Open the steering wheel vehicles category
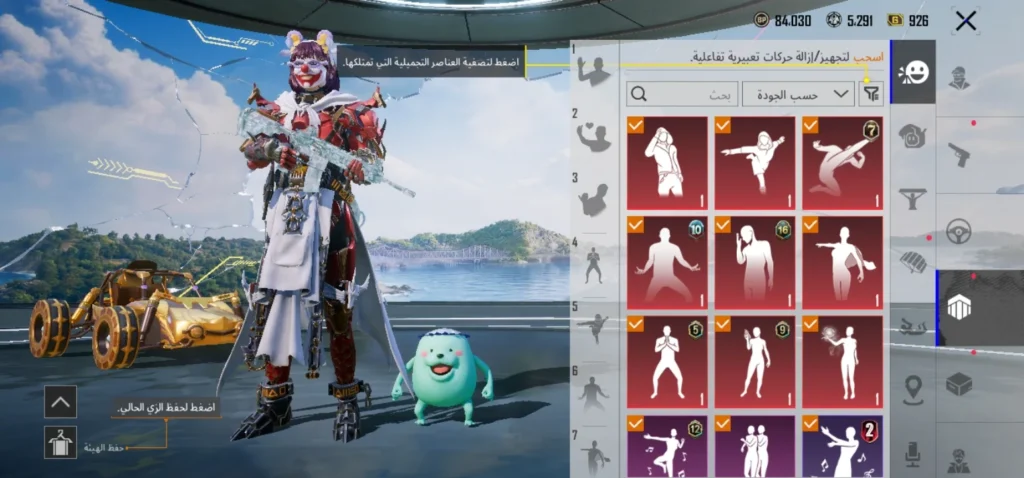The image size is (1024, 478). (959, 231)
